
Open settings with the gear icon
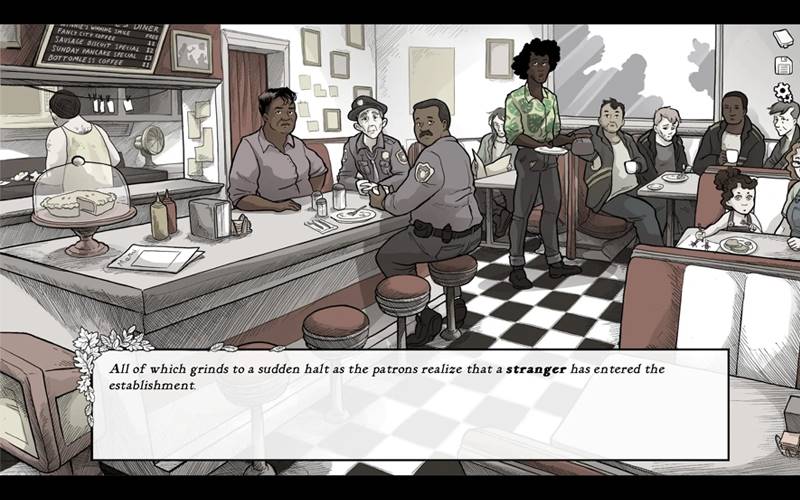coord(783,92)
